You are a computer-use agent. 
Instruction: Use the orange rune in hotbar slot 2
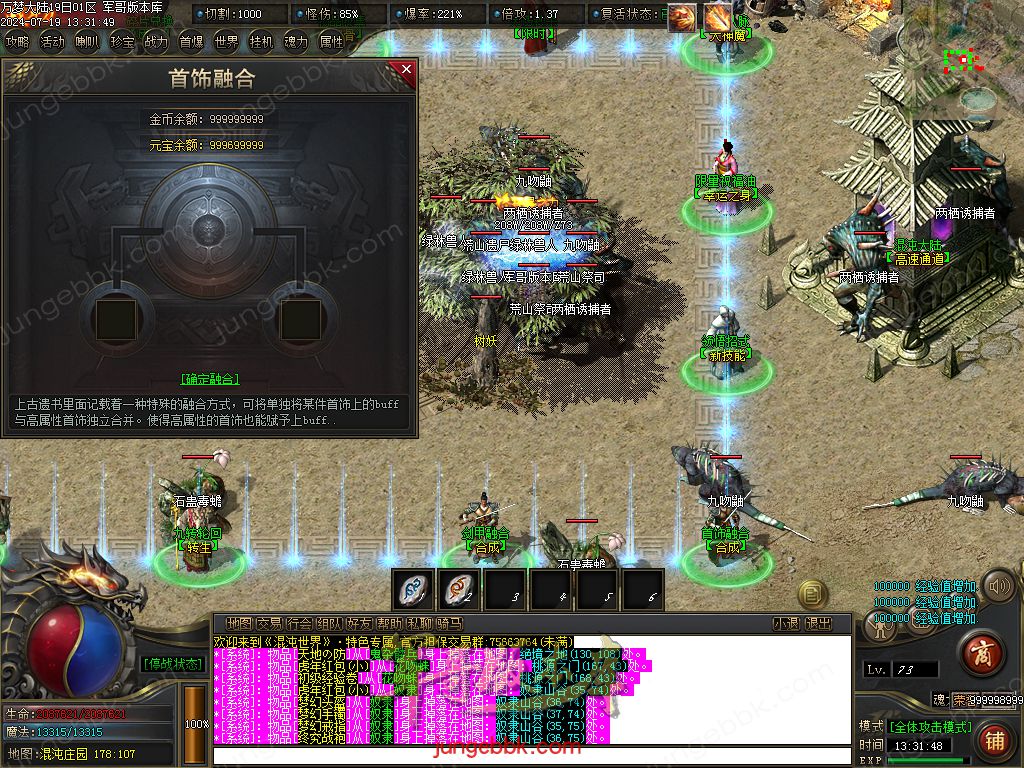[460, 589]
